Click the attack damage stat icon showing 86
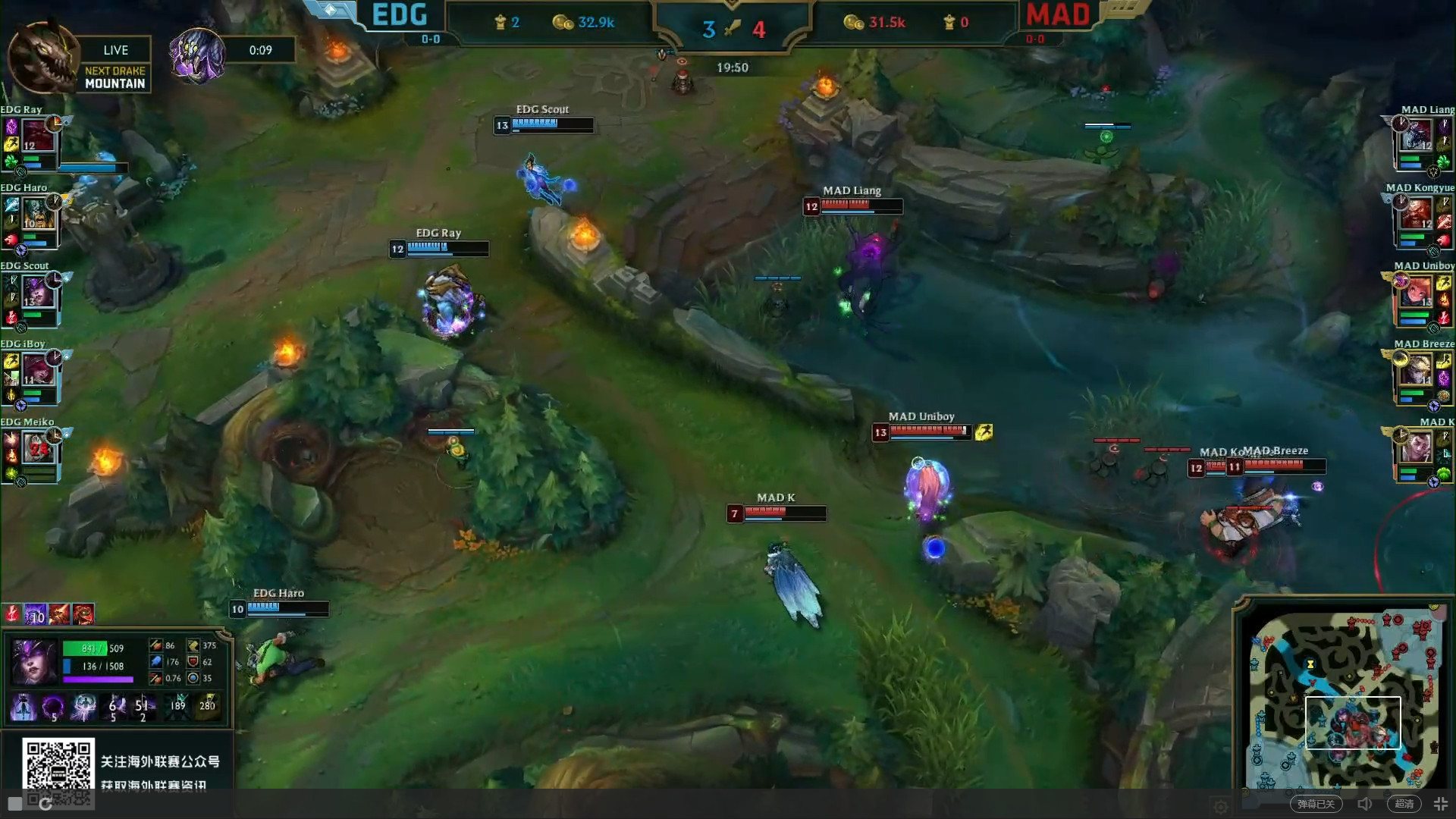This screenshot has width=1456, height=819. click(x=156, y=645)
